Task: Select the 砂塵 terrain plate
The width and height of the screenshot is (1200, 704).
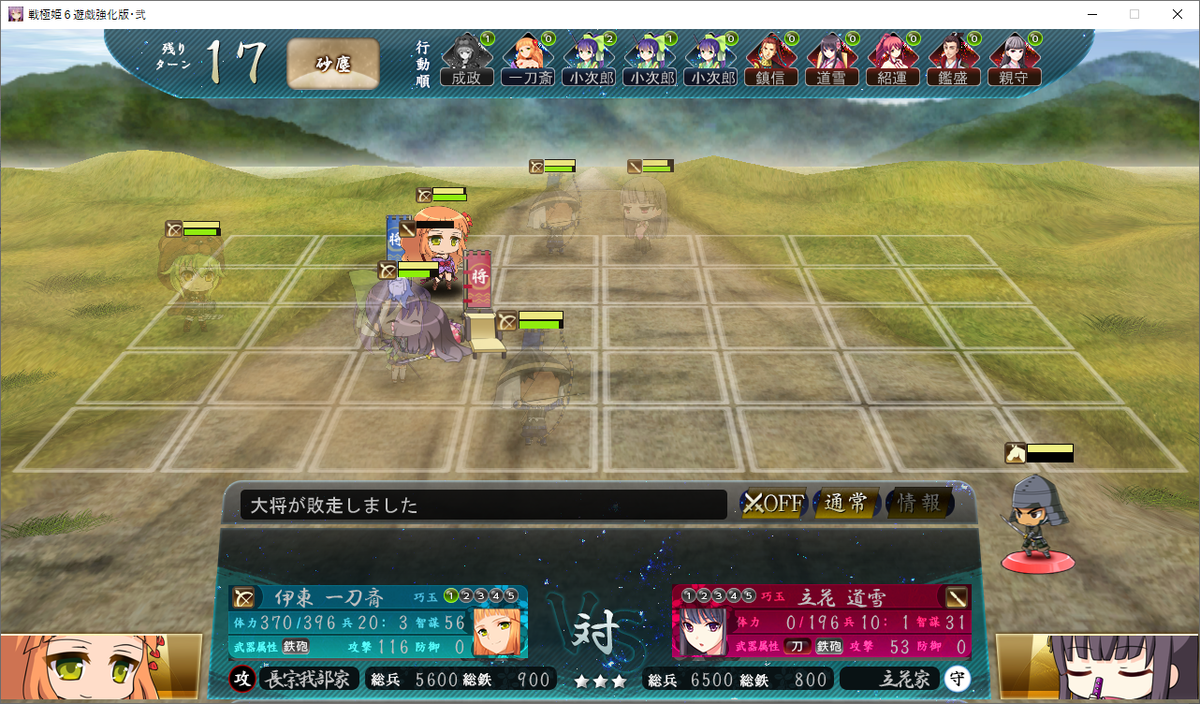Action: coord(333,64)
